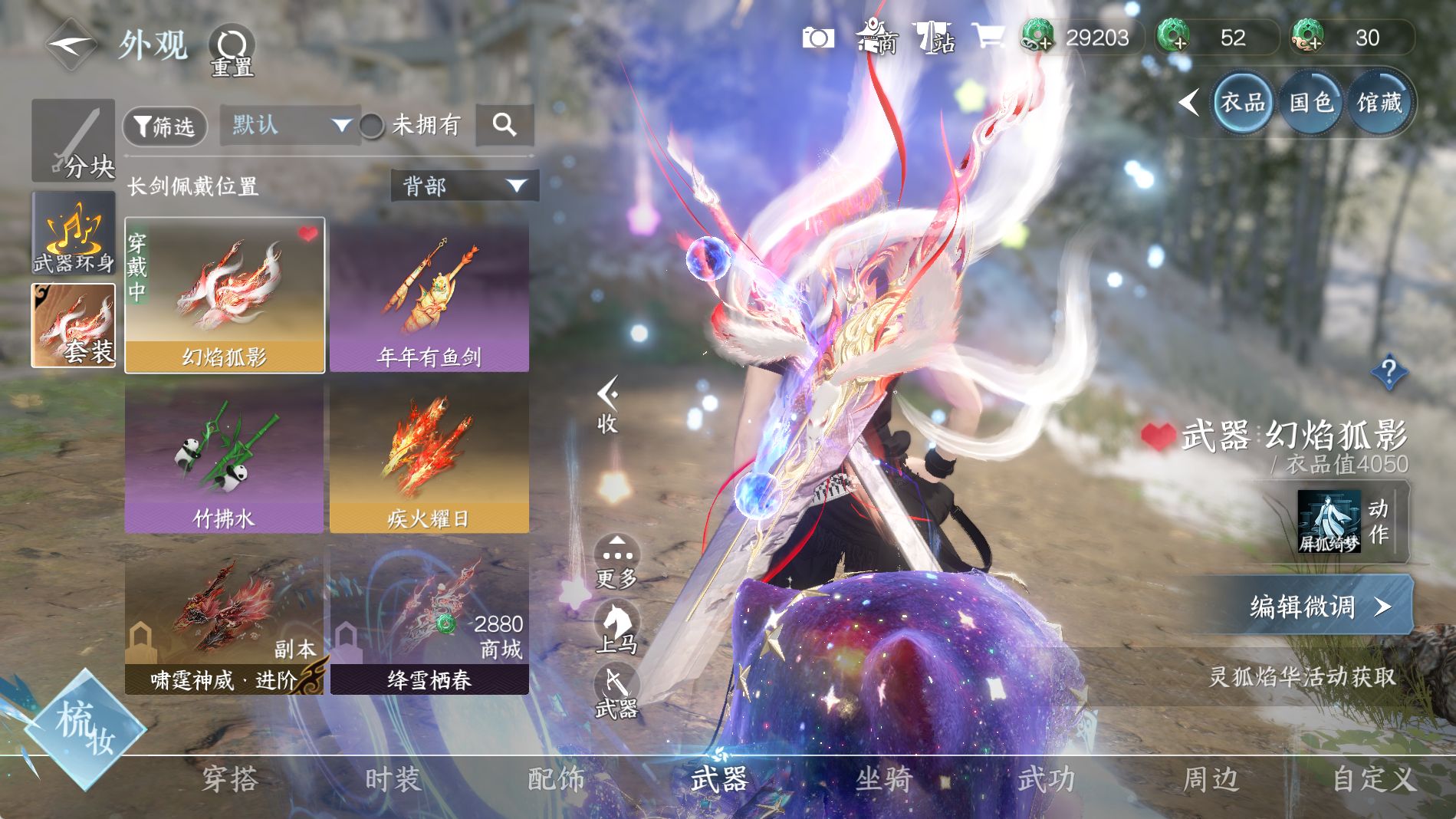Open the 筛选 filter options
This screenshot has width=1456, height=819.
pos(165,126)
